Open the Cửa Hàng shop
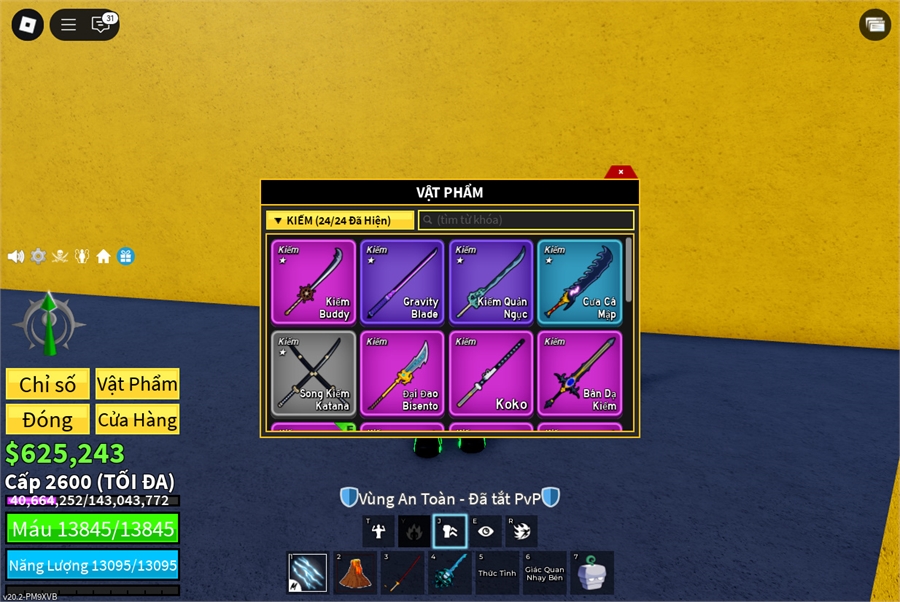900x602 pixels. tap(138, 419)
